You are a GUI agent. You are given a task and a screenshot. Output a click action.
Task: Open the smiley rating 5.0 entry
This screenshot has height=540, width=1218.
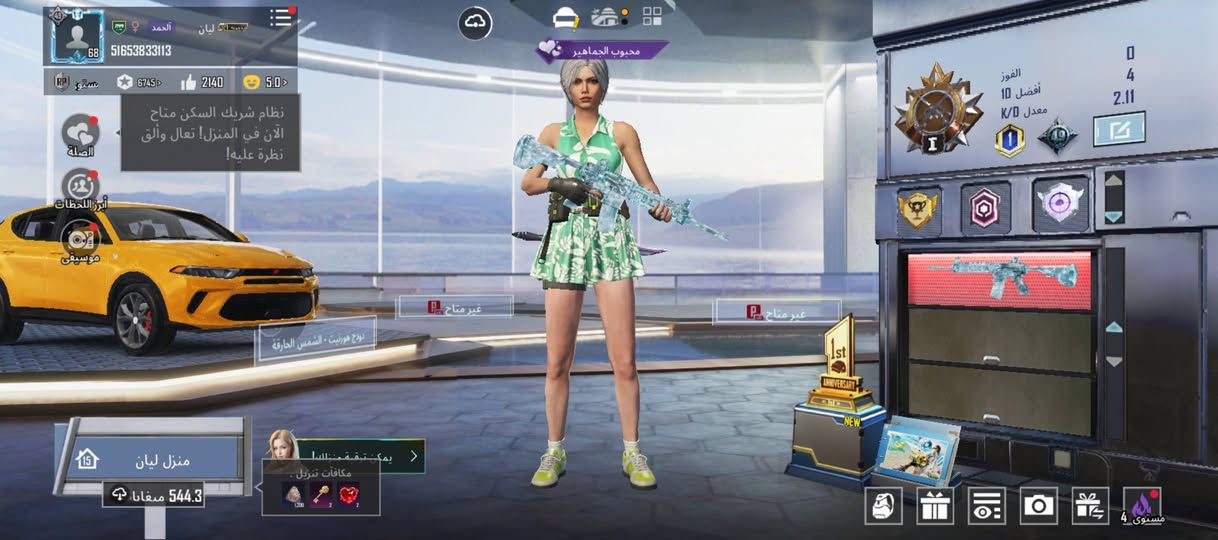click(264, 82)
